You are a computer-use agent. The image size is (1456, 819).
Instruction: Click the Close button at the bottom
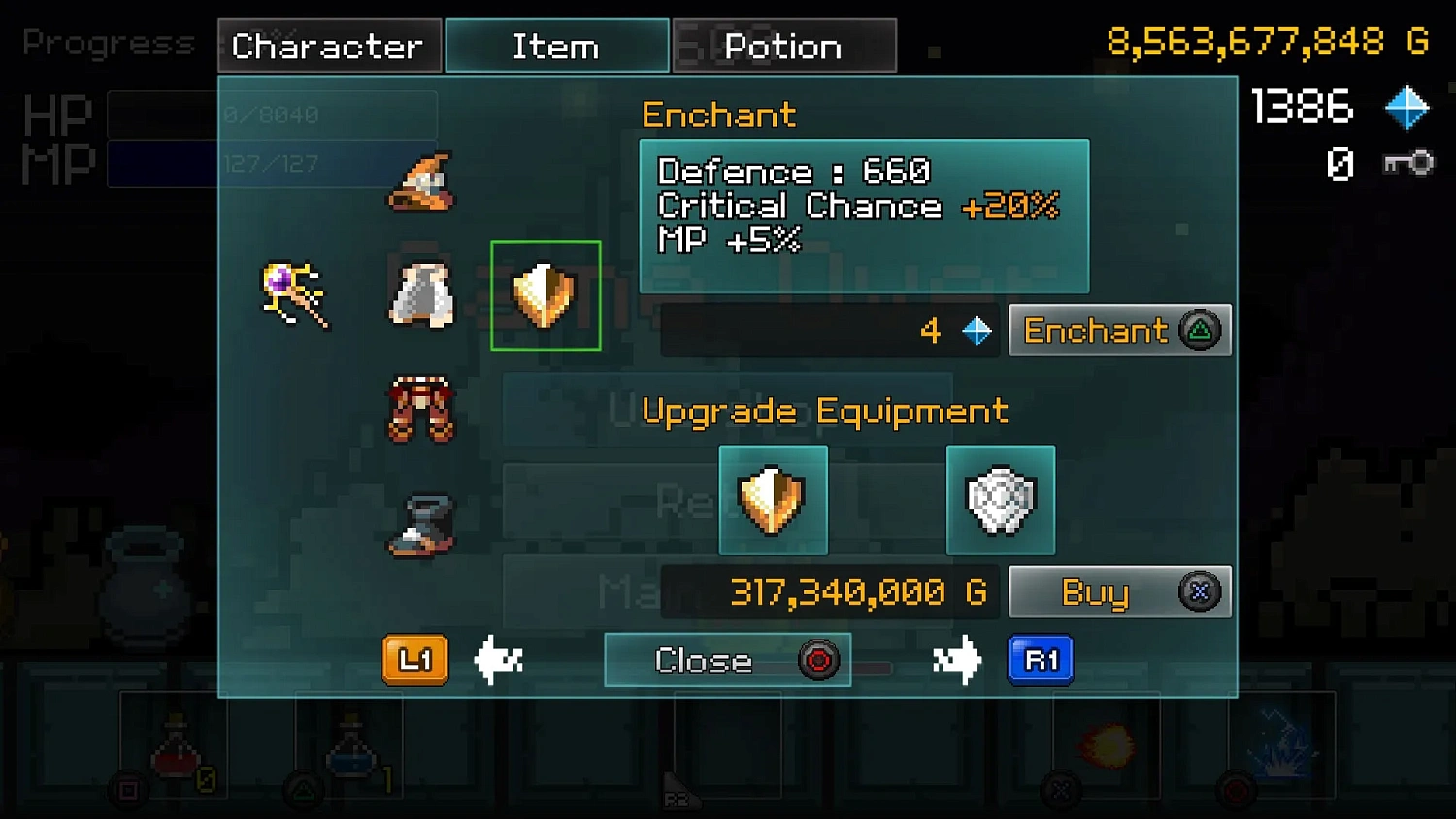(x=726, y=660)
